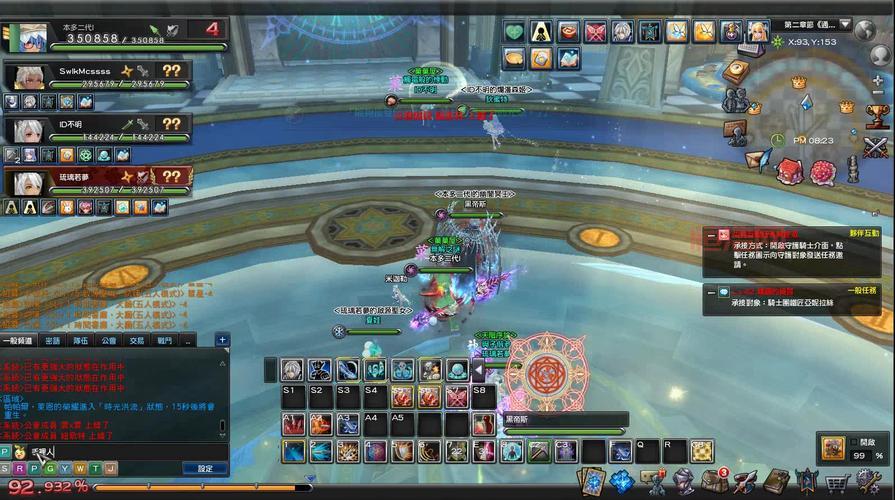The image size is (895, 500).
Task: Select party member SwikMcssss portrait
Action: [24, 76]
